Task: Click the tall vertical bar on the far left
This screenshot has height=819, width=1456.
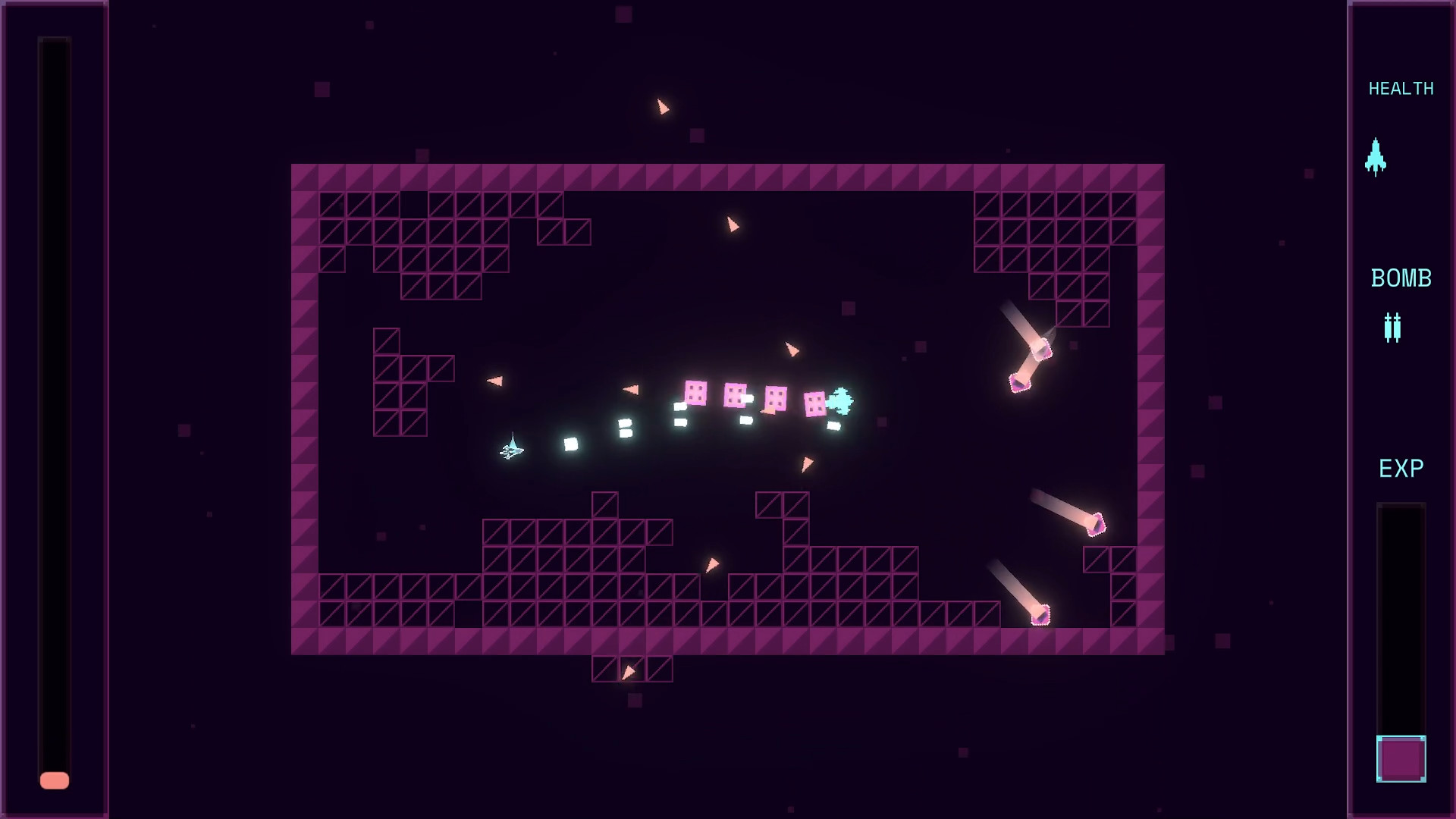Action: click(x=55, y=409)
